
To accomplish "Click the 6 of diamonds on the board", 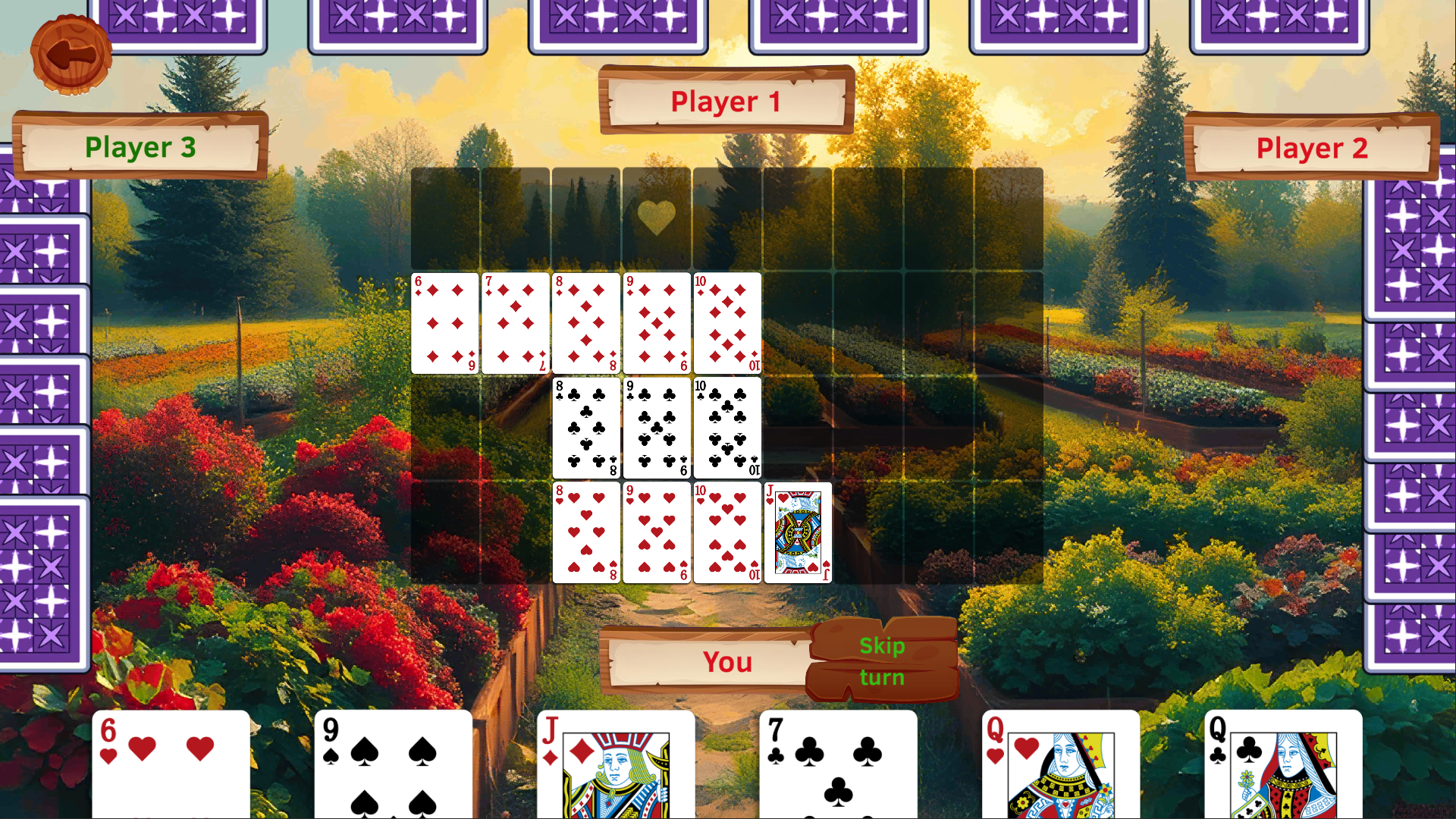I will [x=444, y=324].
